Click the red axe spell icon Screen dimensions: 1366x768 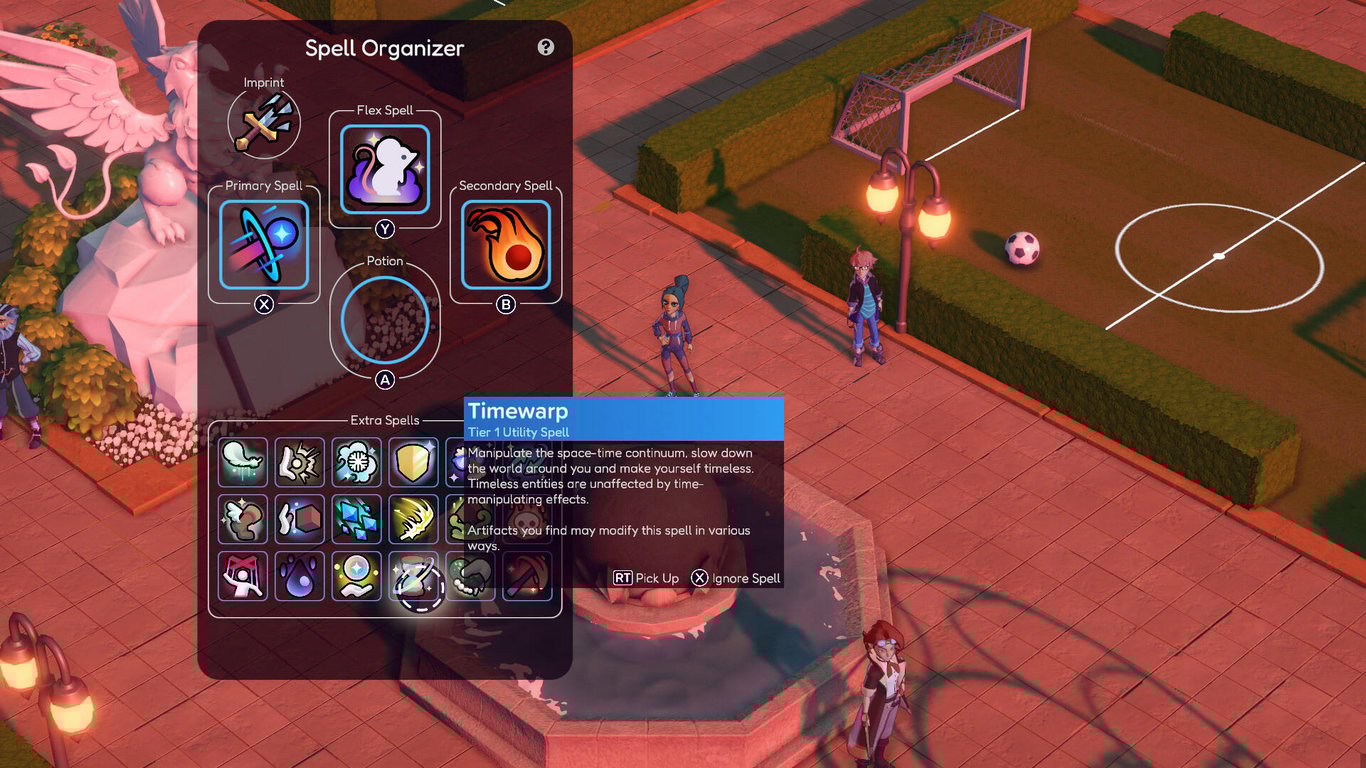(x=527, y=576)
